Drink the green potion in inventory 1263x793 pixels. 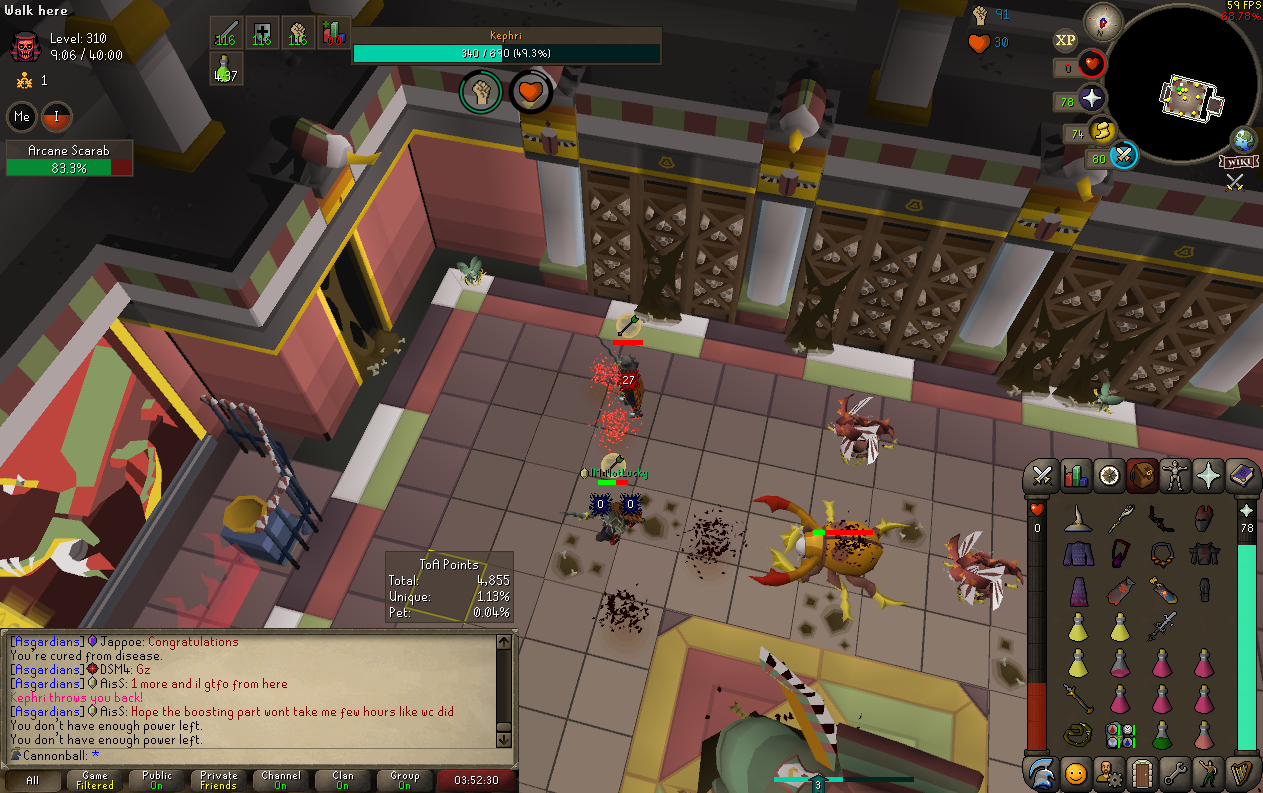1162,735
